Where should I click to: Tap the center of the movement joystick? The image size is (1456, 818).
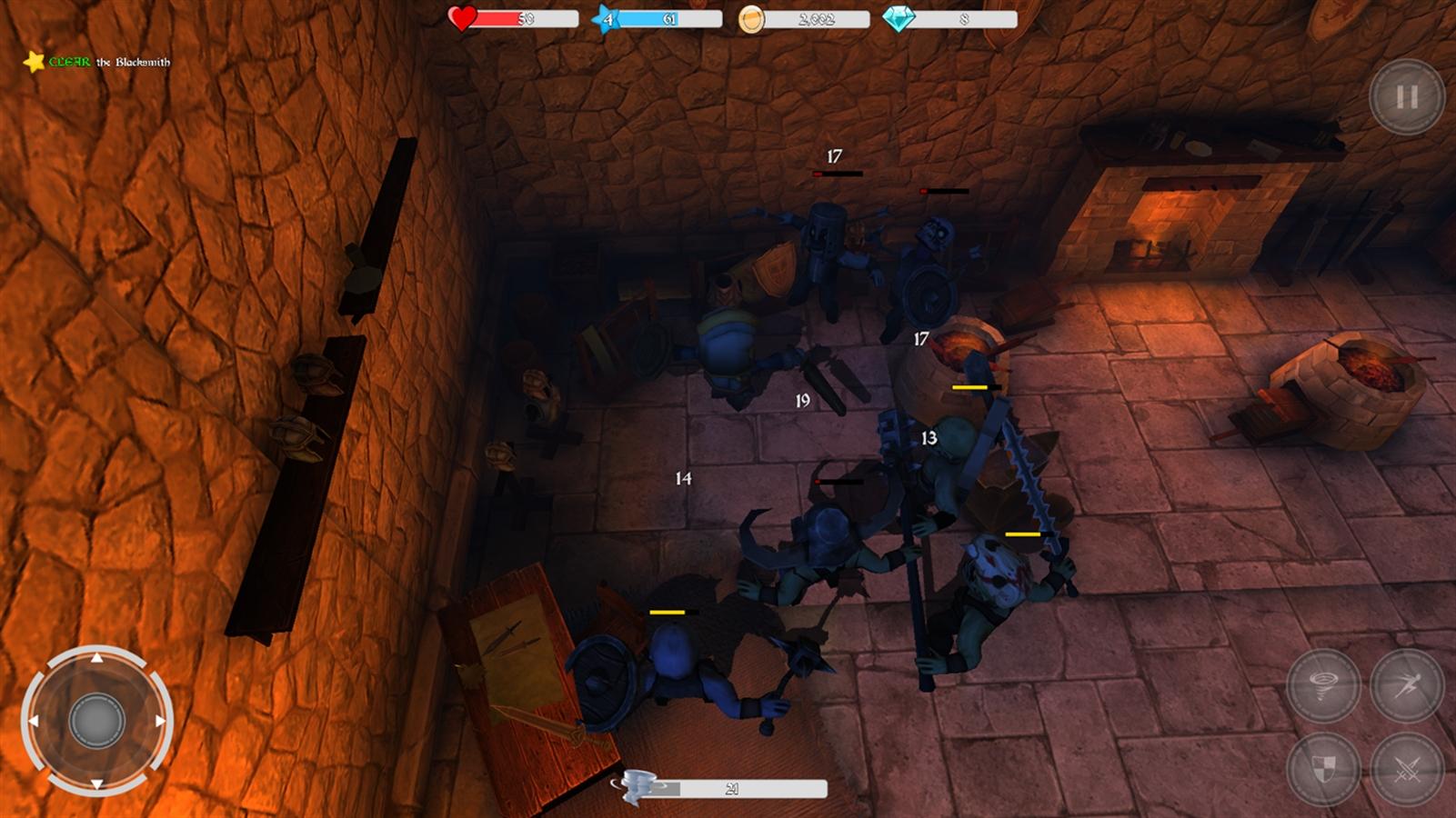click(96, 722)
